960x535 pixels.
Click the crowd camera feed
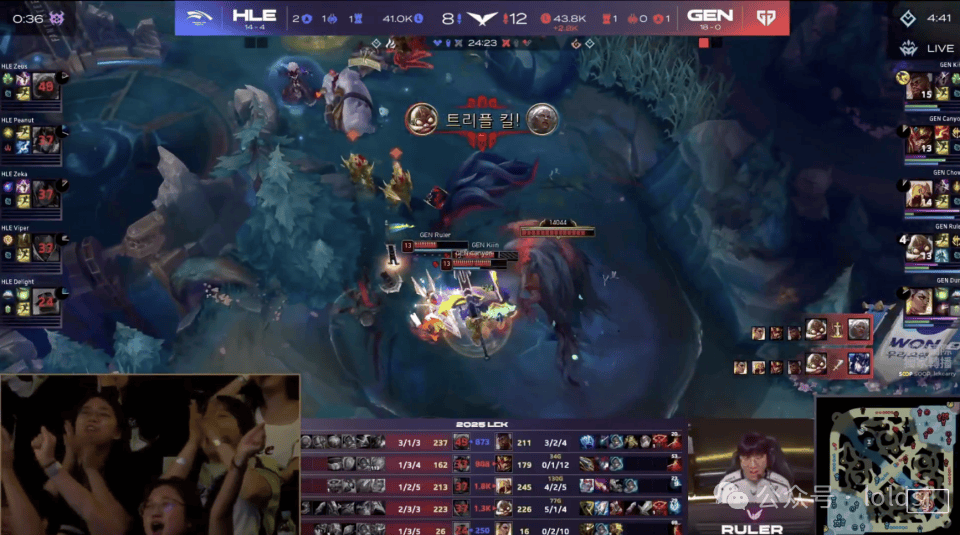click(150, 455)
